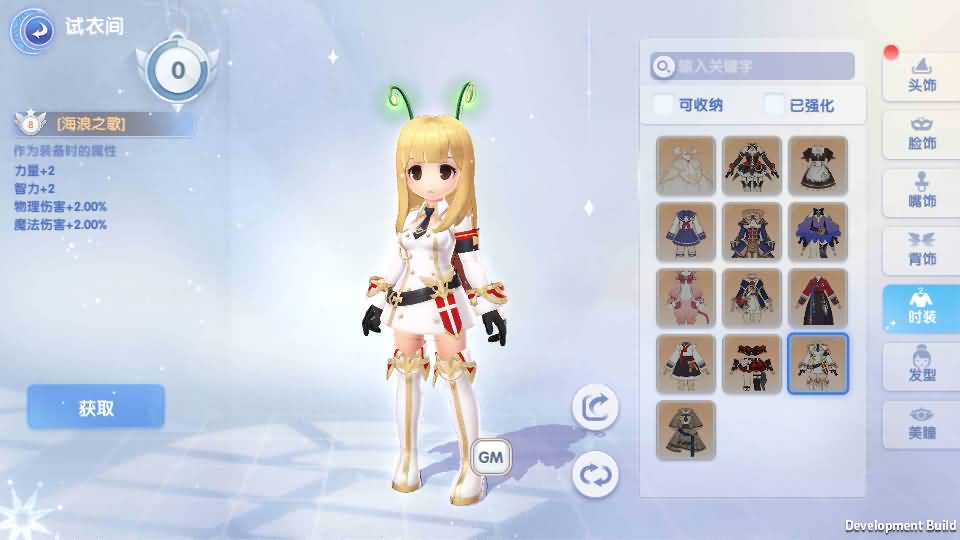Go back from the fitting room

32,31
